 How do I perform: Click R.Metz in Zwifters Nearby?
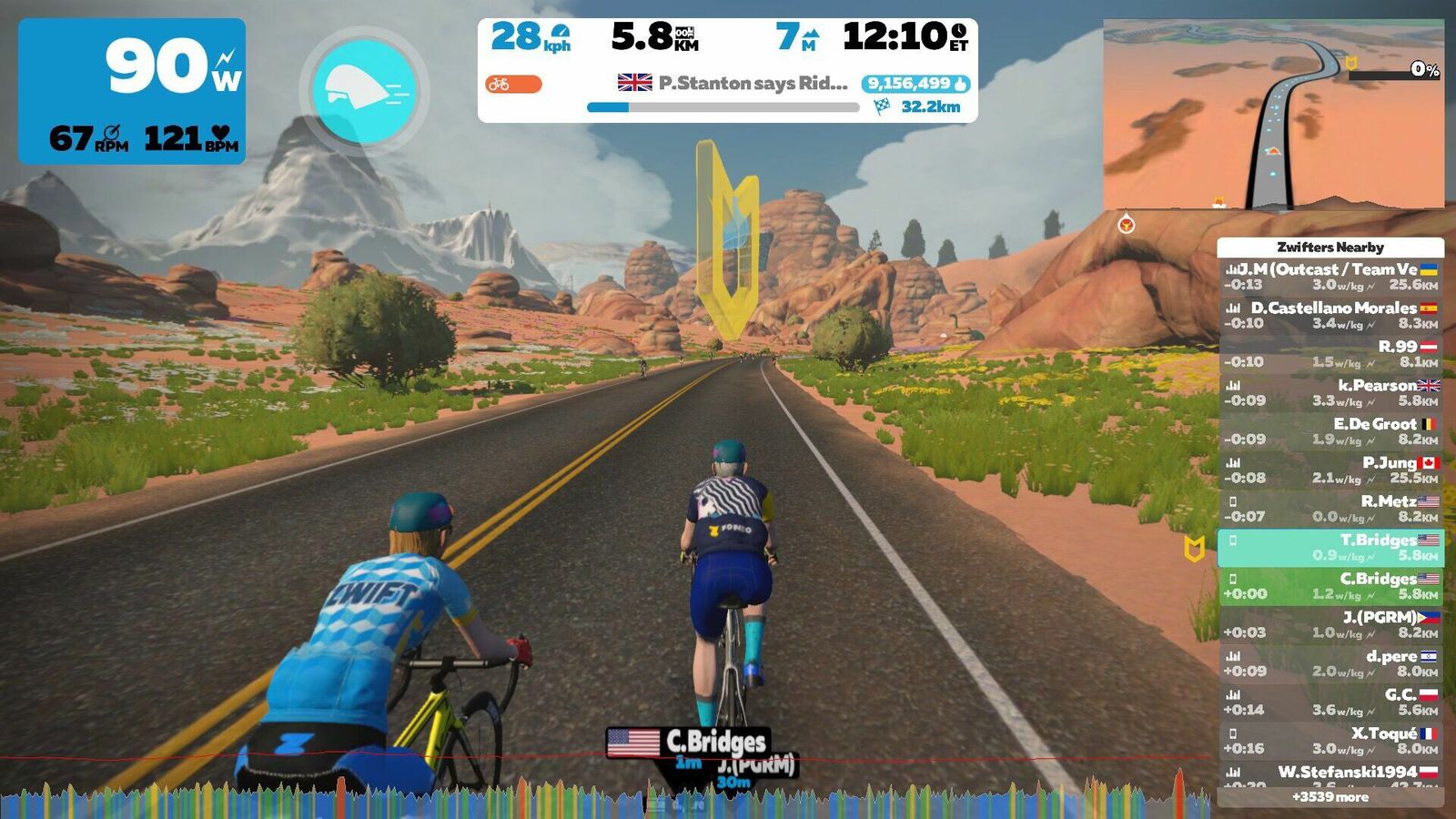coord(1330,509)
